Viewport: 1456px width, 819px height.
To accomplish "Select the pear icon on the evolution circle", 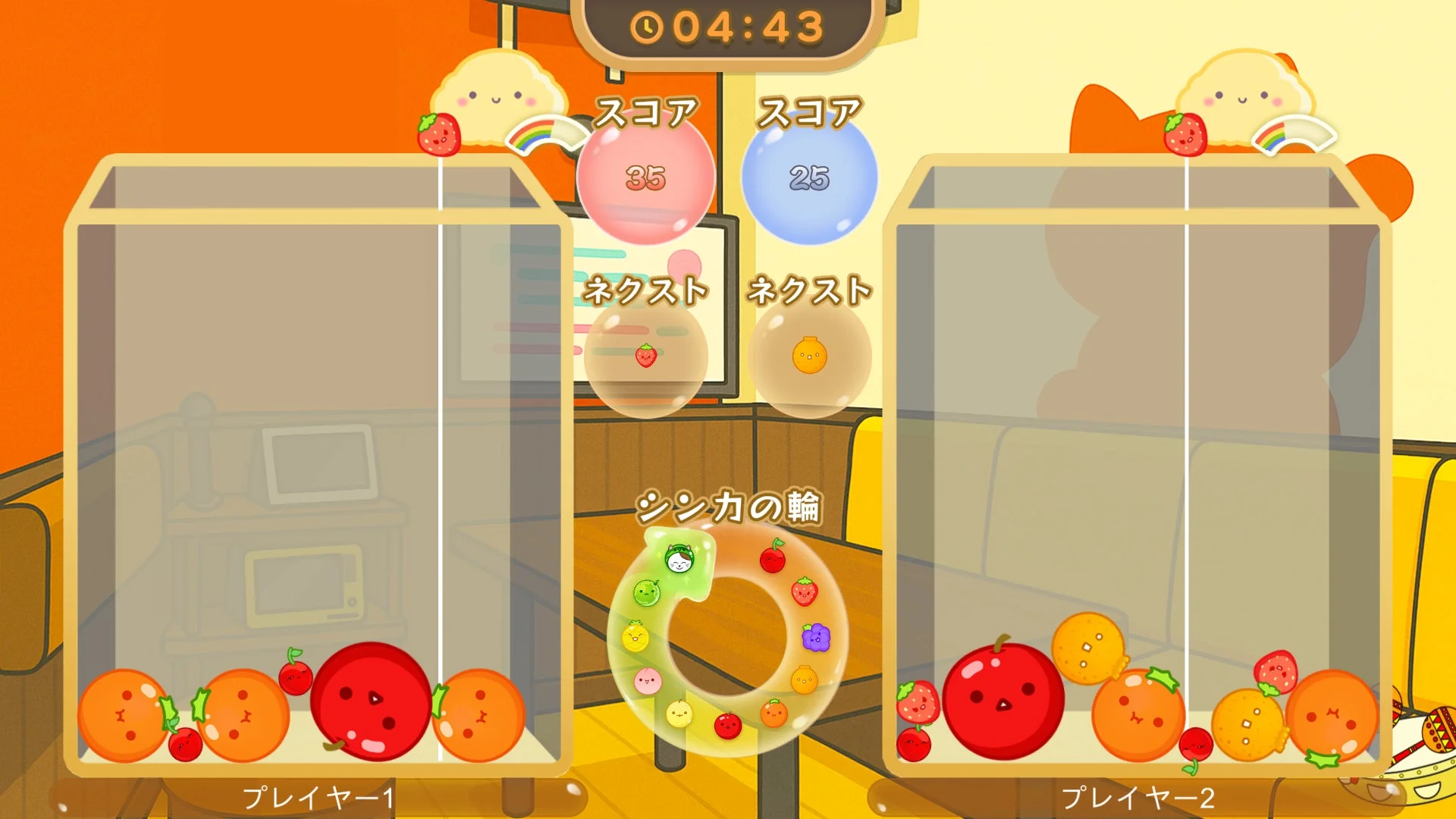I will tap(679, 716).
